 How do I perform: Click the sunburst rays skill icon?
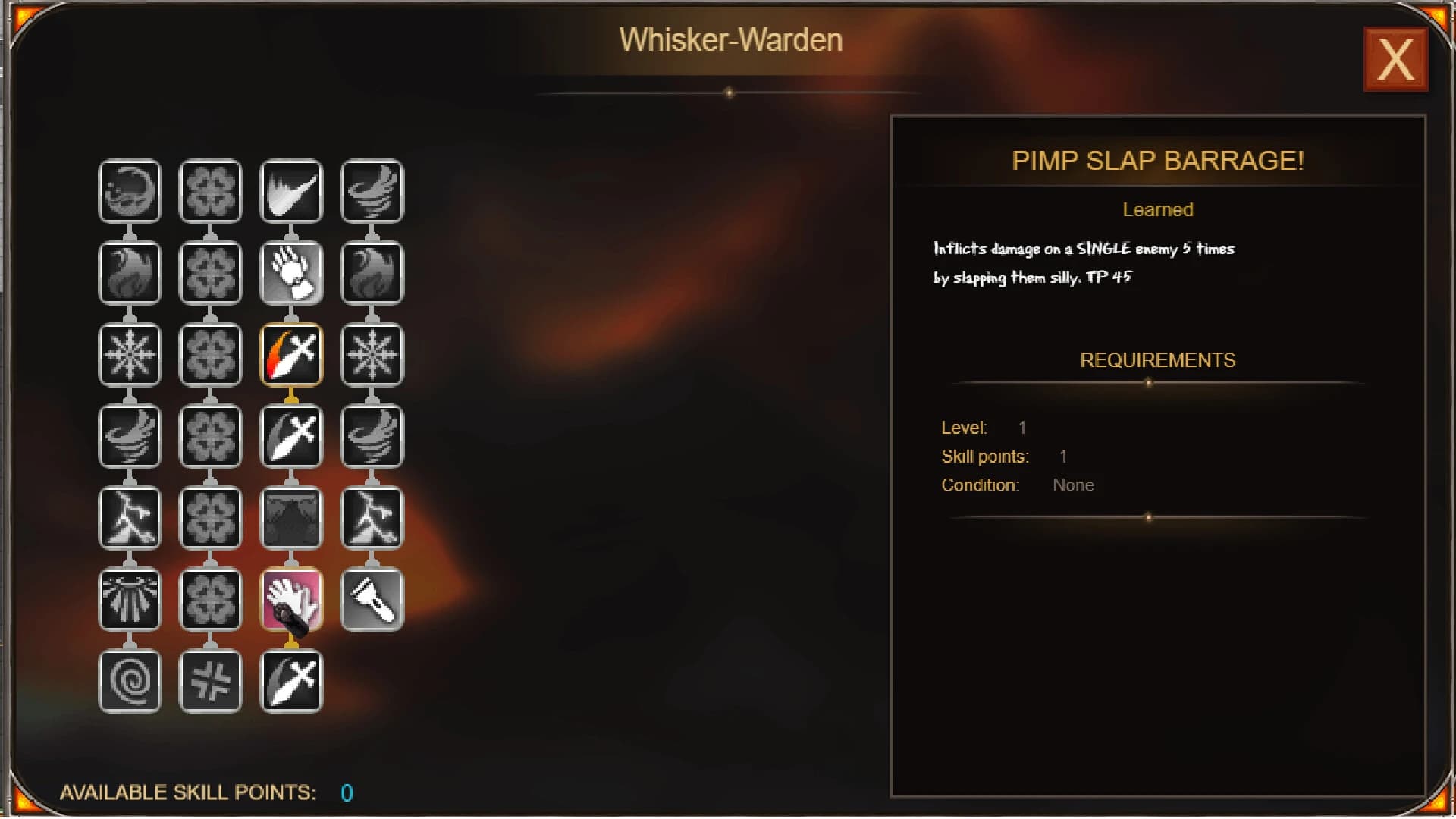[x=130, y=599]
